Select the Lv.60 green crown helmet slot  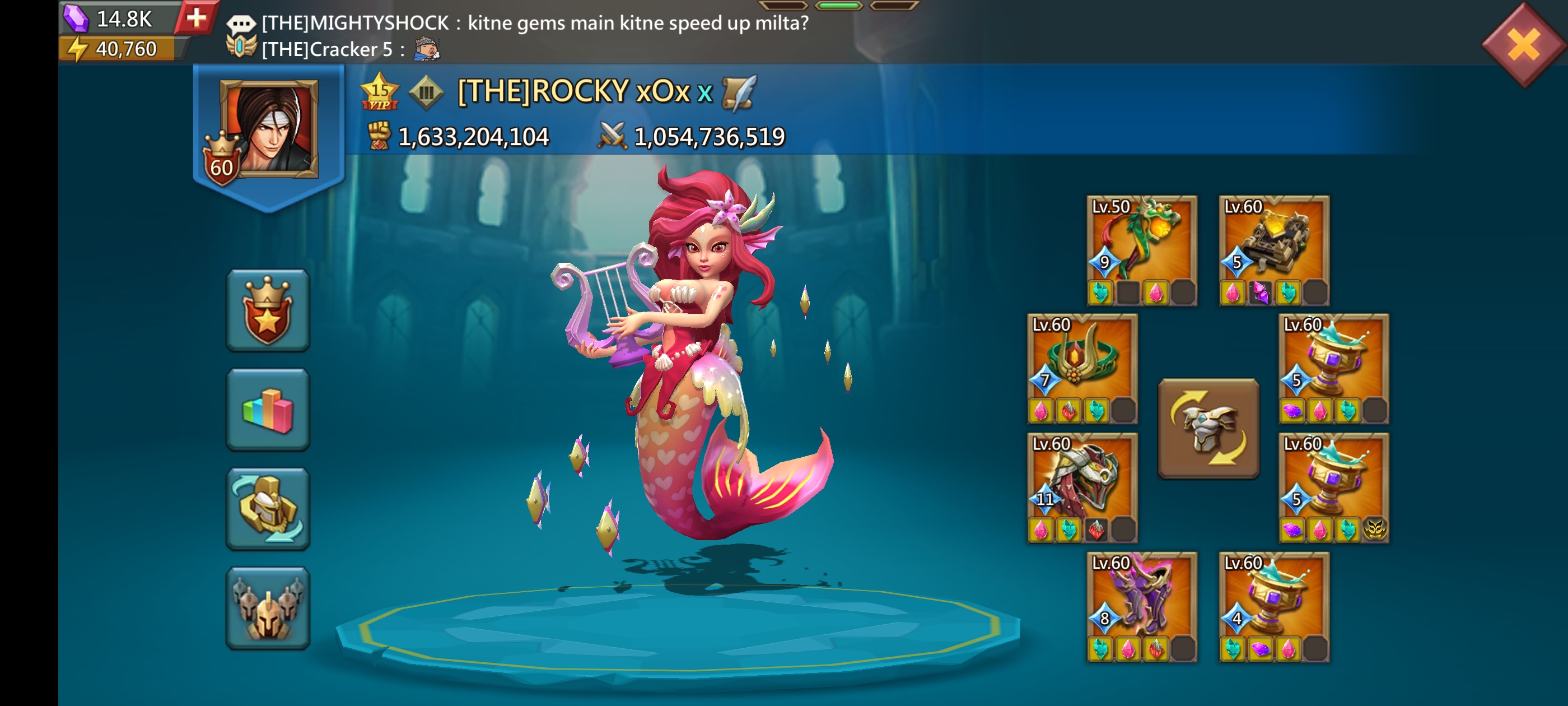click(x=1082, y=368)
